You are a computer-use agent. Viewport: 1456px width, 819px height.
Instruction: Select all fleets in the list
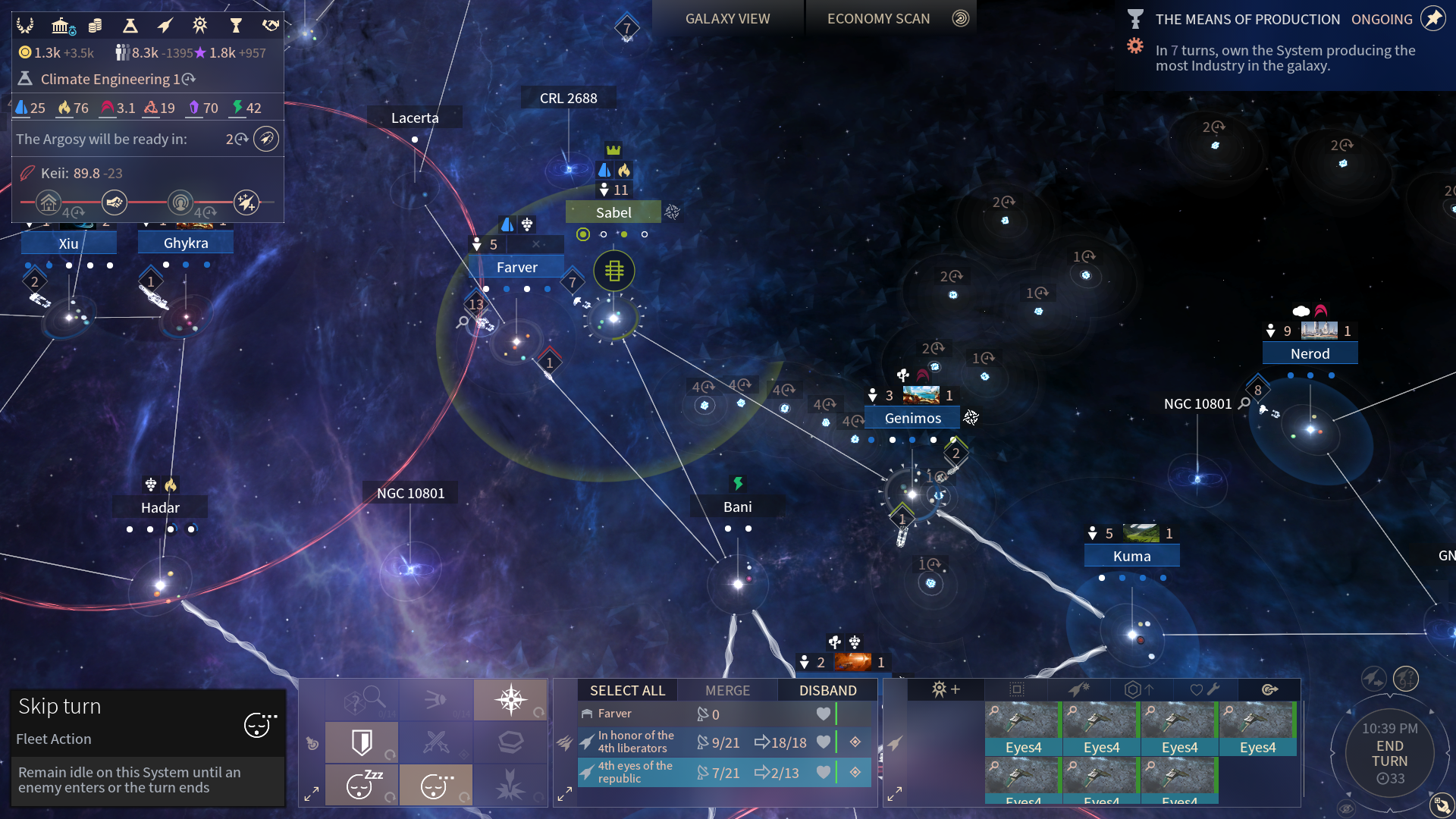click(627, 690)
